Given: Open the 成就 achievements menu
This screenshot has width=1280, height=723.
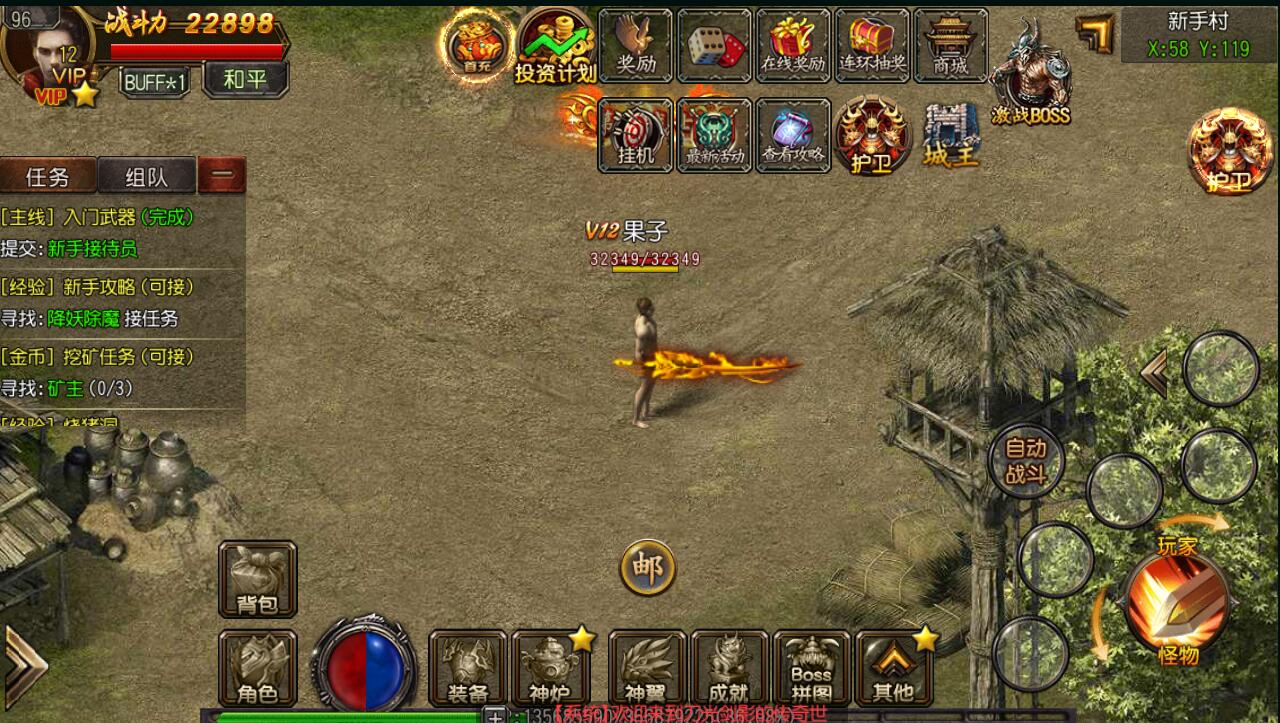Looking at the screenshot, I should (x=729, y=668).
